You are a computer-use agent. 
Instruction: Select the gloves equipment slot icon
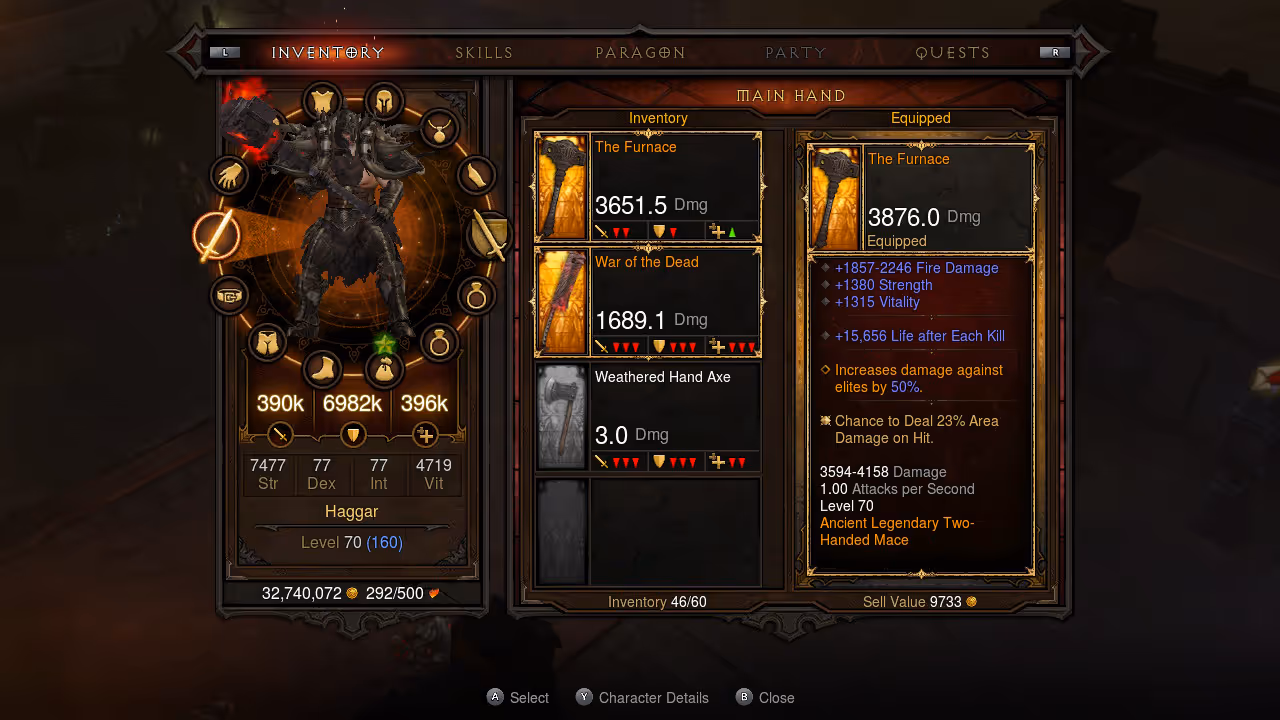[x=229, y=176]
